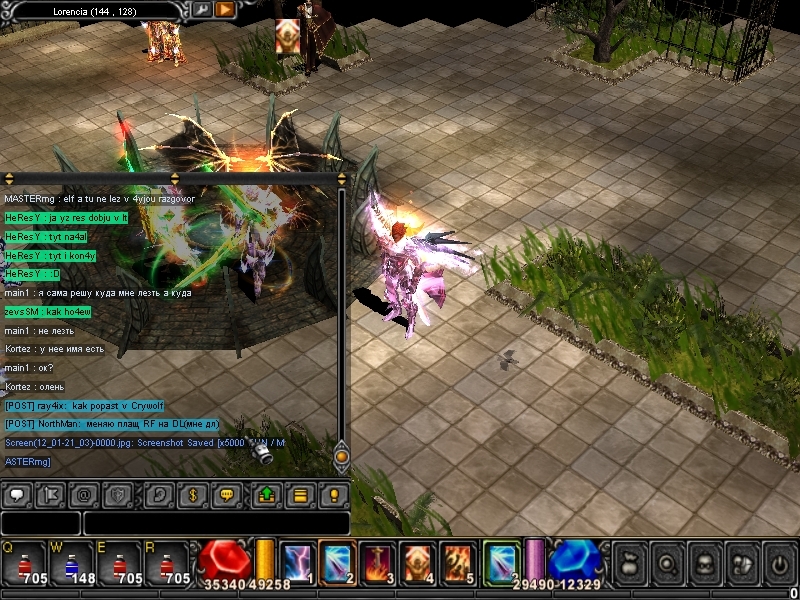Open the character face button

[703, 564]
